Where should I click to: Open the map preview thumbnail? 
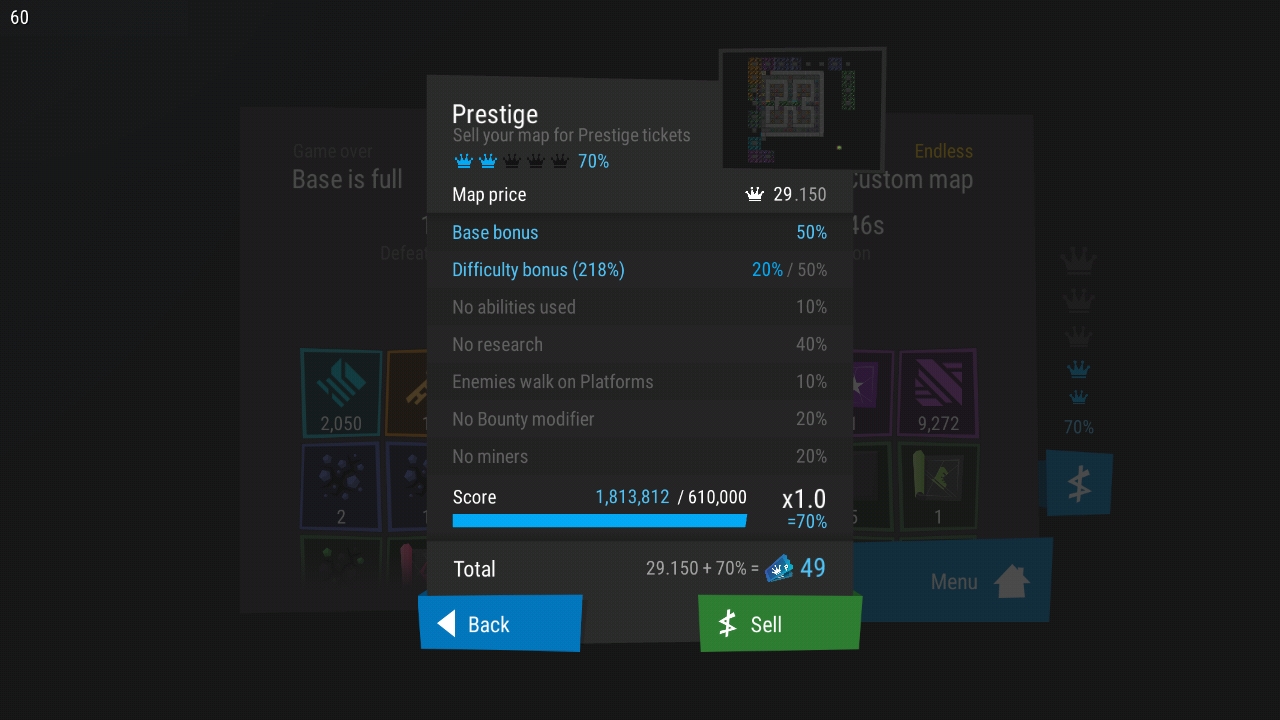click(802, 109)
